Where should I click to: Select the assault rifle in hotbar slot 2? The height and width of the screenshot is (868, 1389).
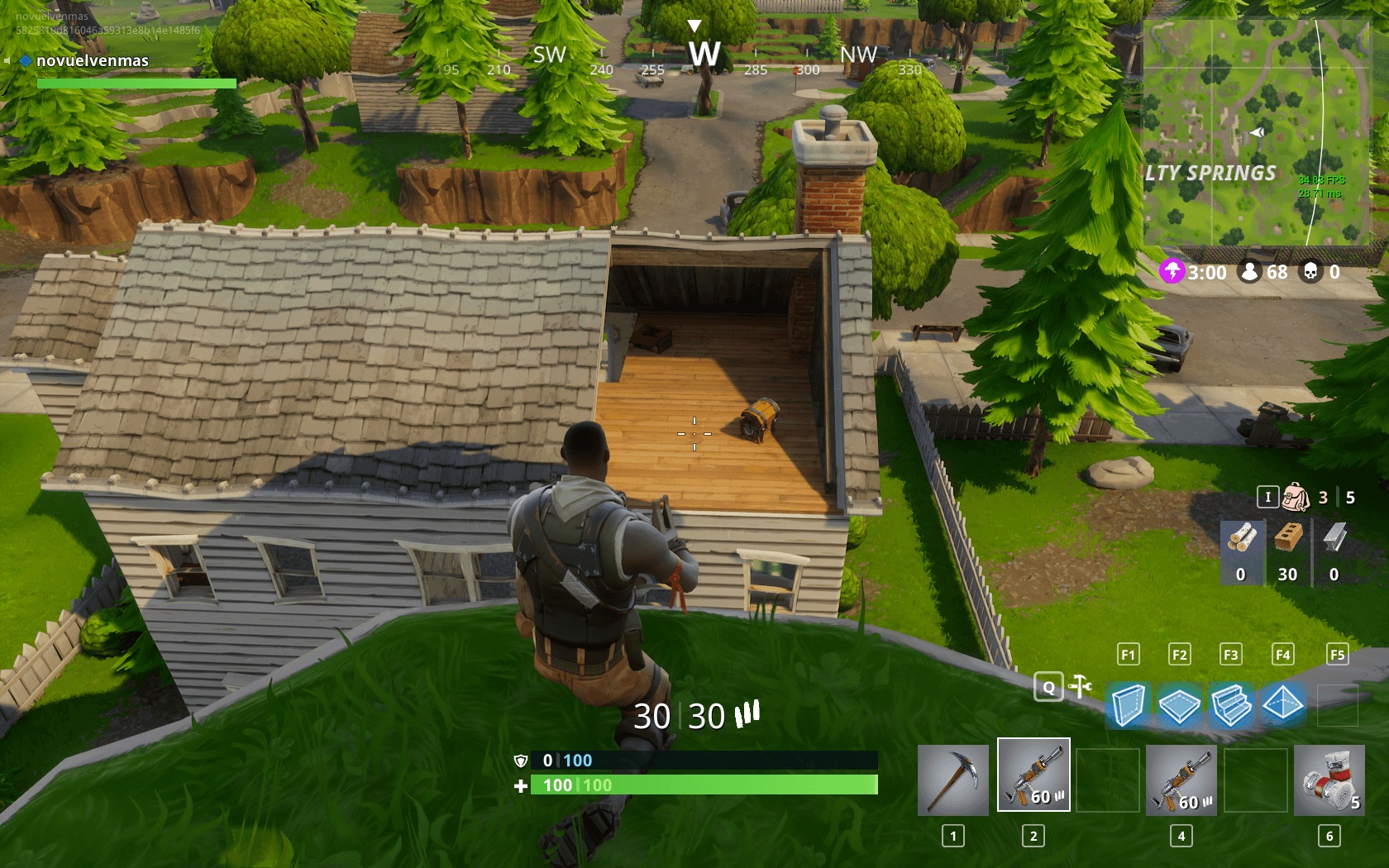[1033, 775]
